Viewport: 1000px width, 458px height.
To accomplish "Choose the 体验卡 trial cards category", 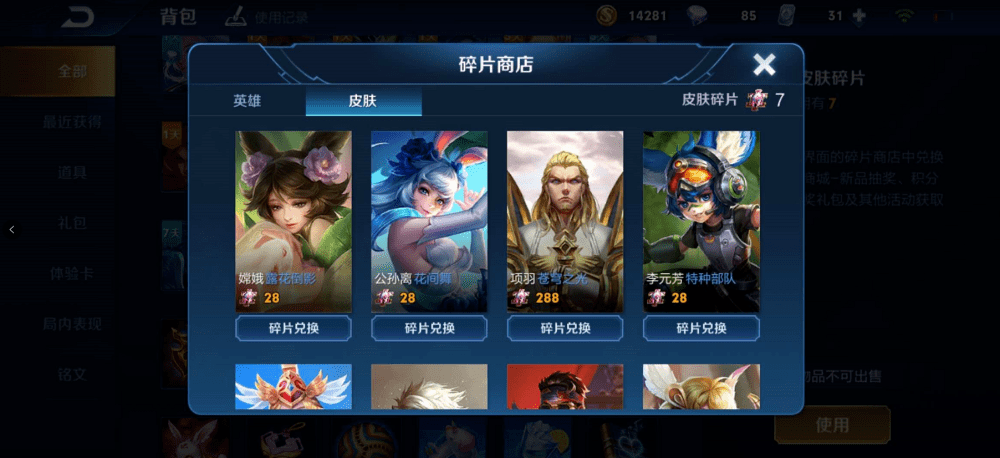I will click(72, 273).
